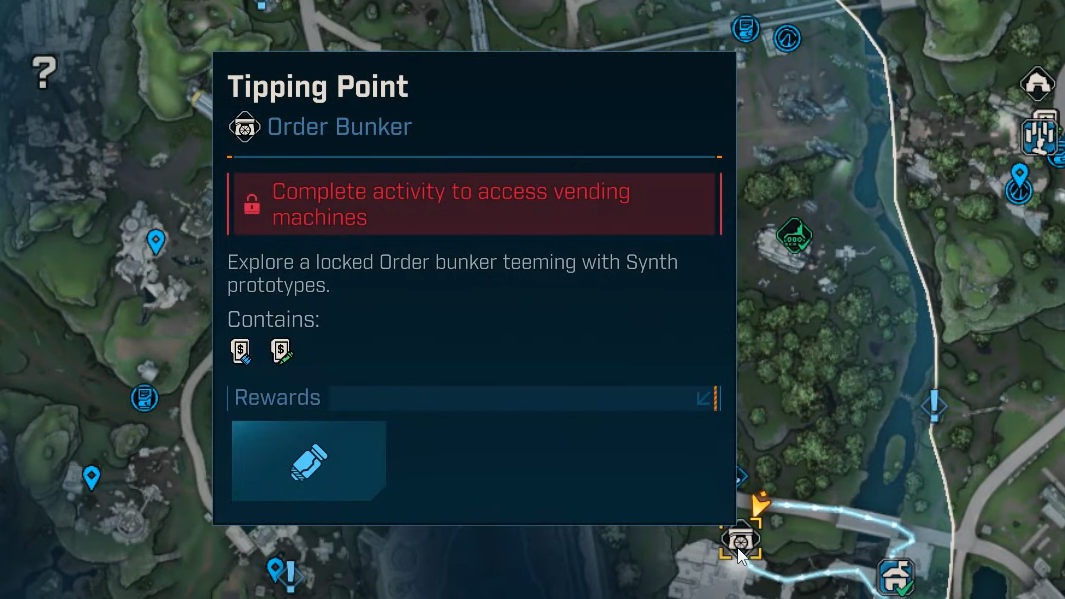Select the Order Bunker marker on the map
The width and height of the screenshot is (1065, 599).
[x=740, y=539]
